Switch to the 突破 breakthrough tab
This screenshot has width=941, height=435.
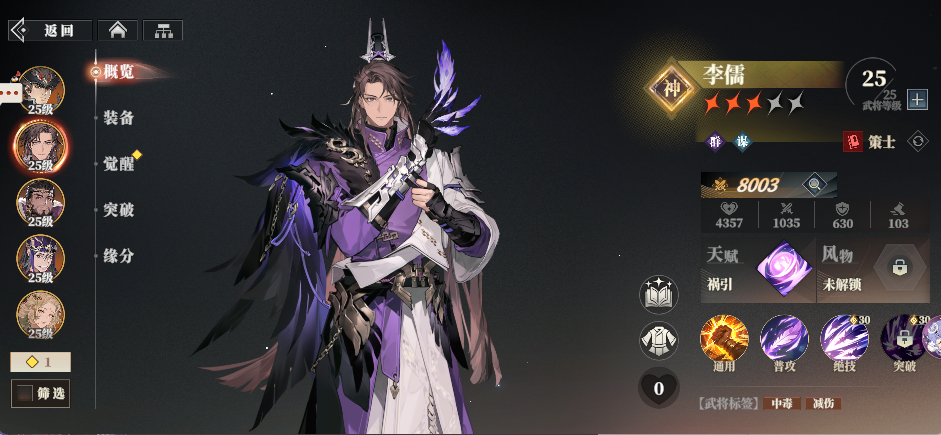[119, 210]
